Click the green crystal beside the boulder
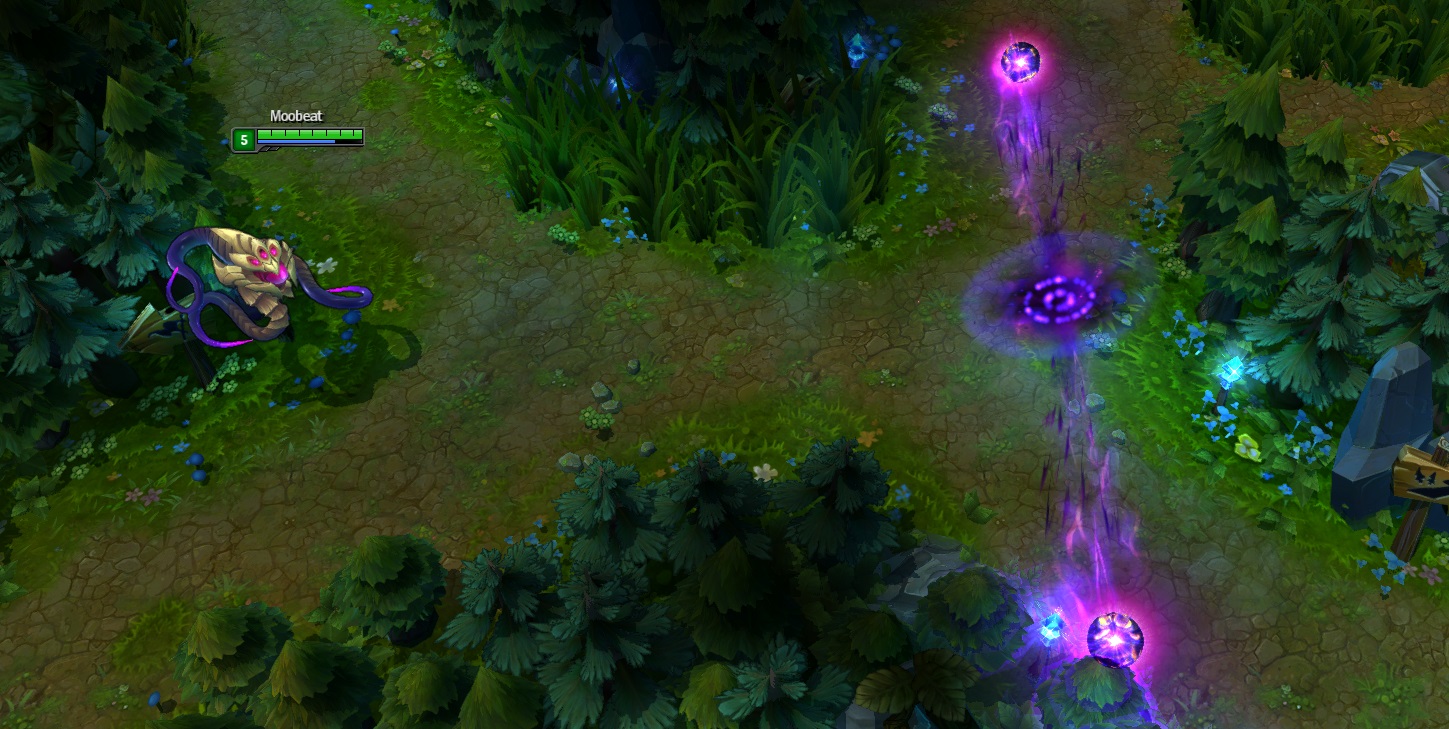 [1245, 447]
